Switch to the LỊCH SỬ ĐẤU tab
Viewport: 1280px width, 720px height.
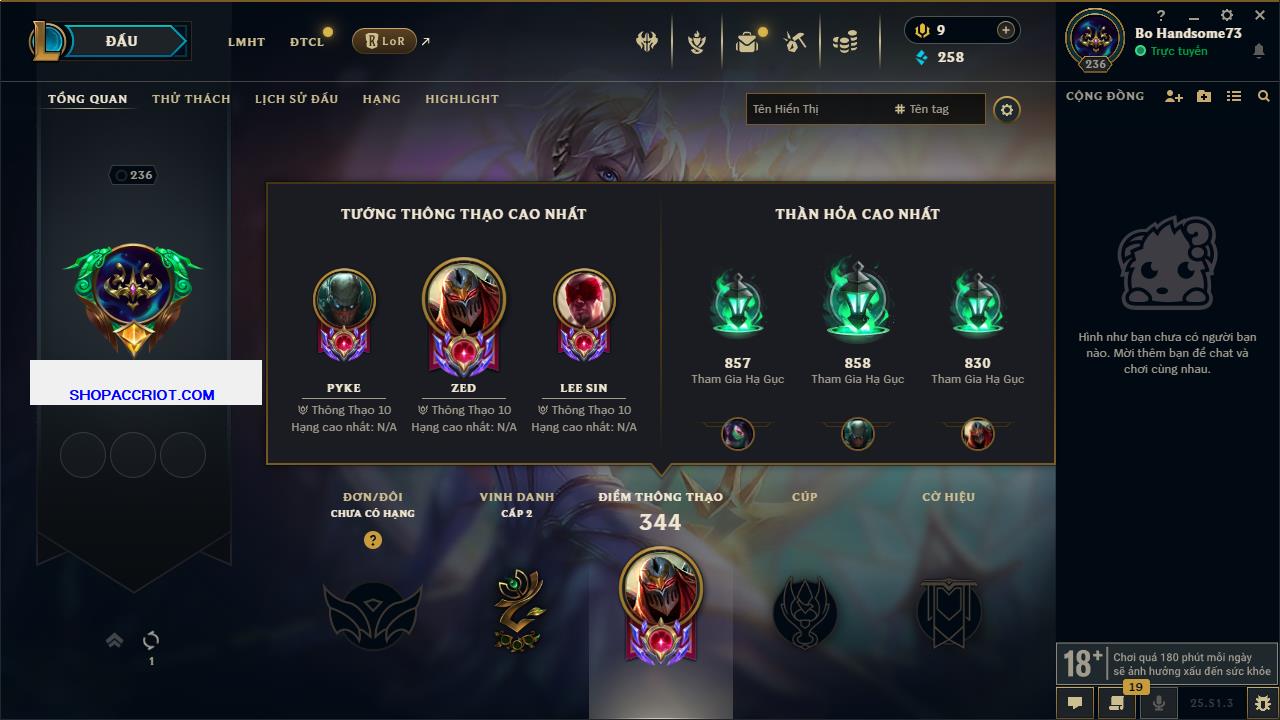[x=296, y=99]
